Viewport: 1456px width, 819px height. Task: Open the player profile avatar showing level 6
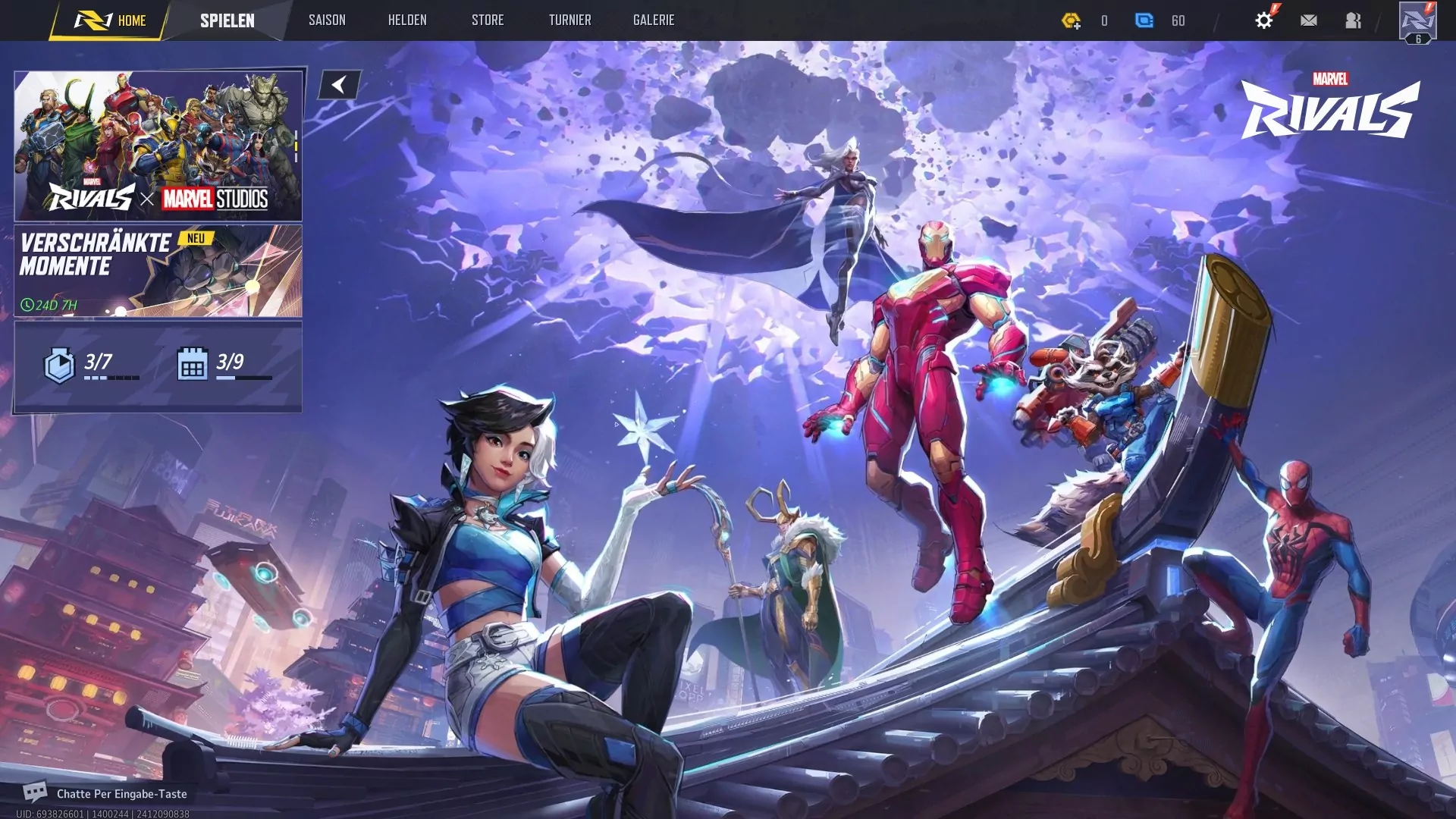point(1417,20)
